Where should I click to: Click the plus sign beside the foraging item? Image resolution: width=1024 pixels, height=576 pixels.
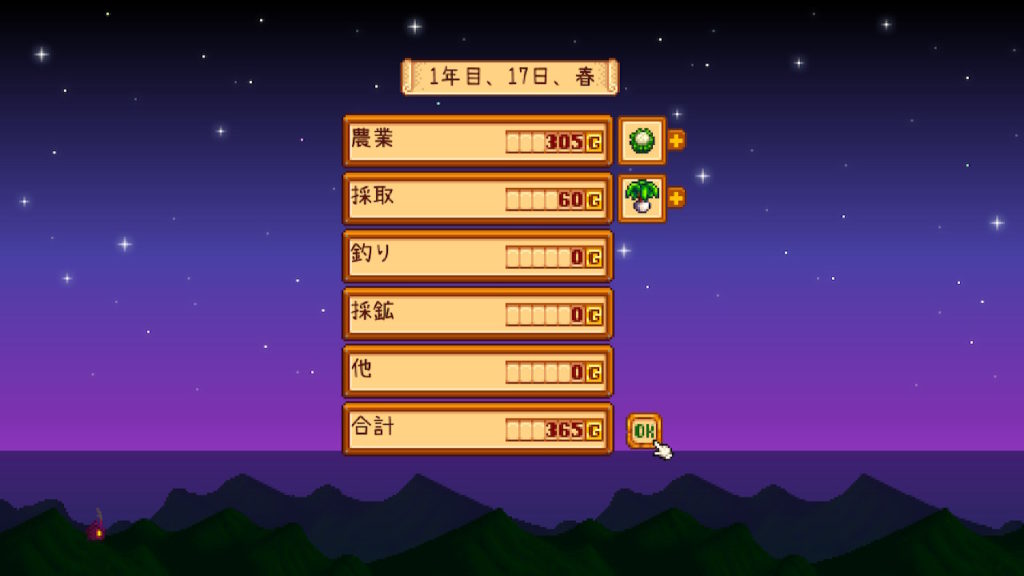coord(676,198)
